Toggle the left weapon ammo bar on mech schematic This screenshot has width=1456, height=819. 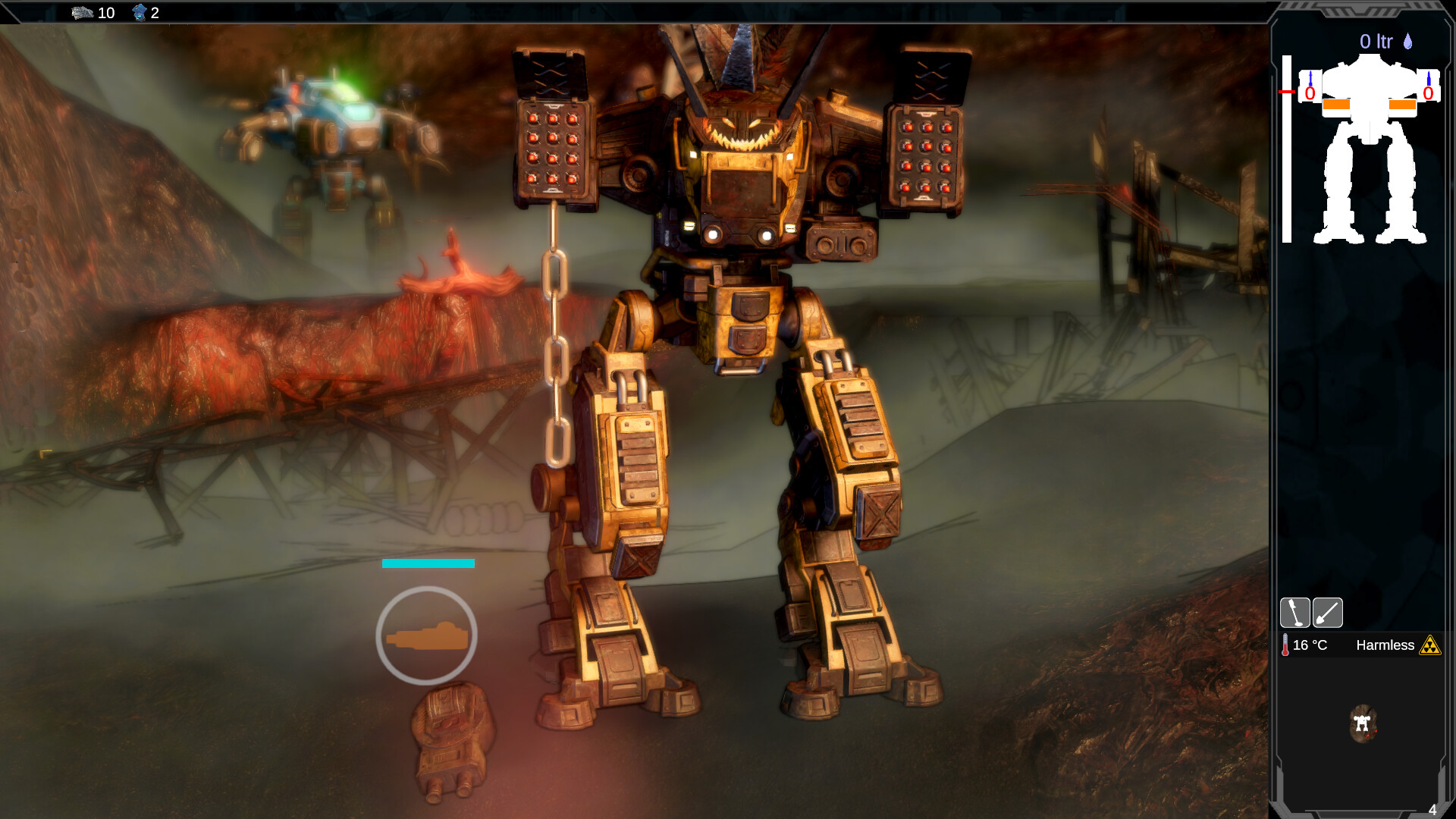click(1336, 104)
